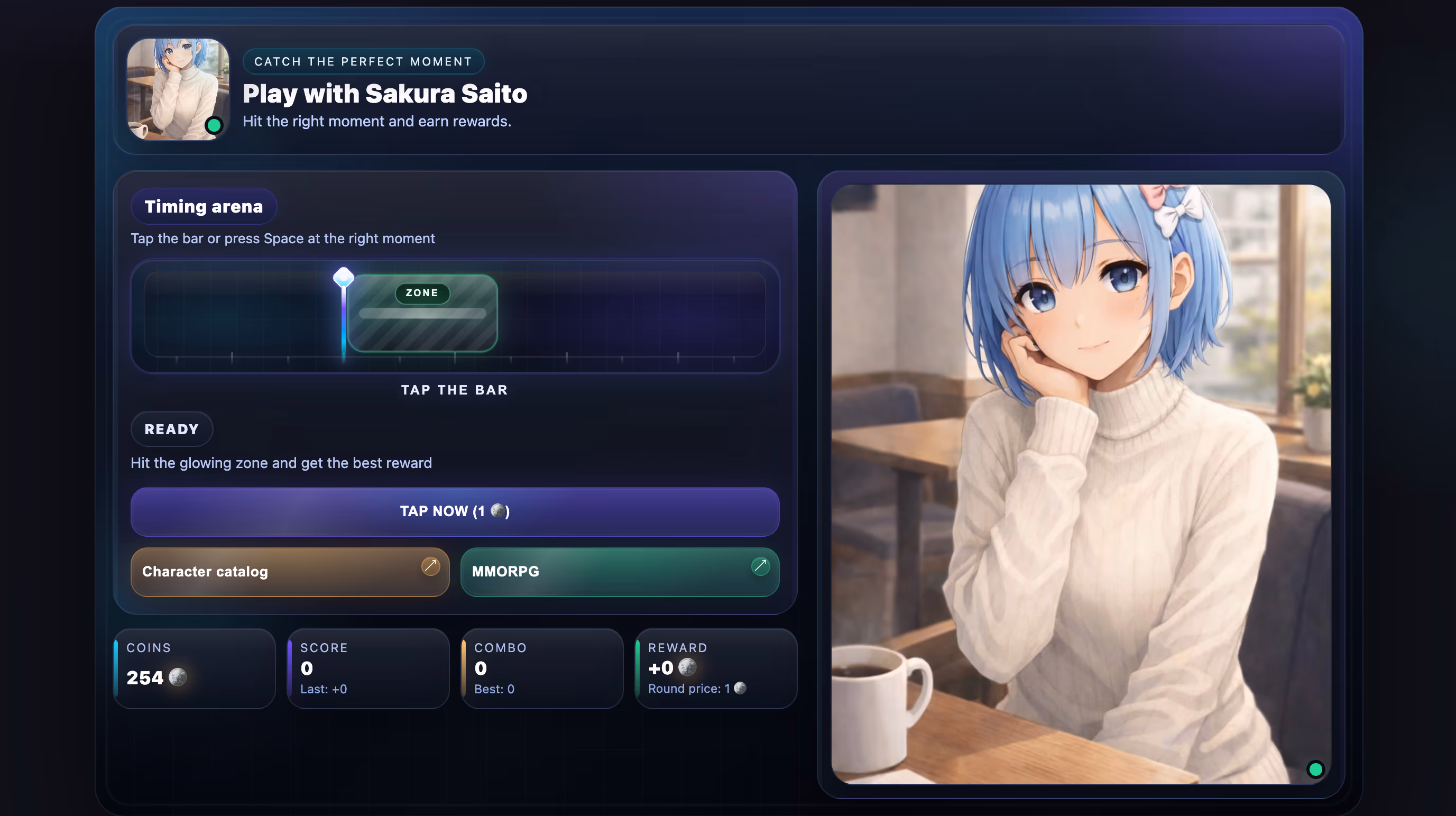Open the Character catalog
This screenshot has height=816, width=1456.
click(x=289, y=571)
